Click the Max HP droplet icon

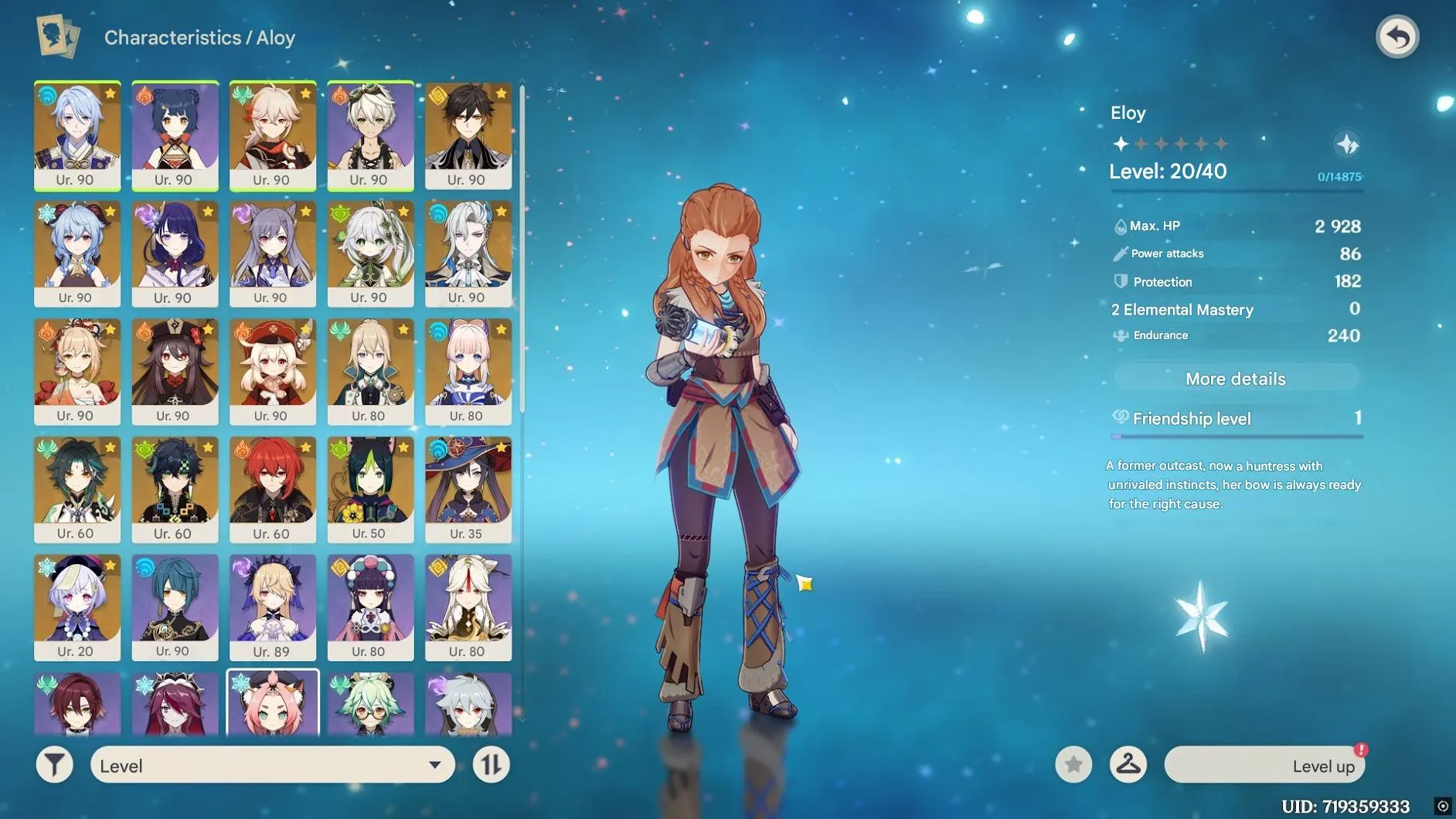tap(1119, 226)
